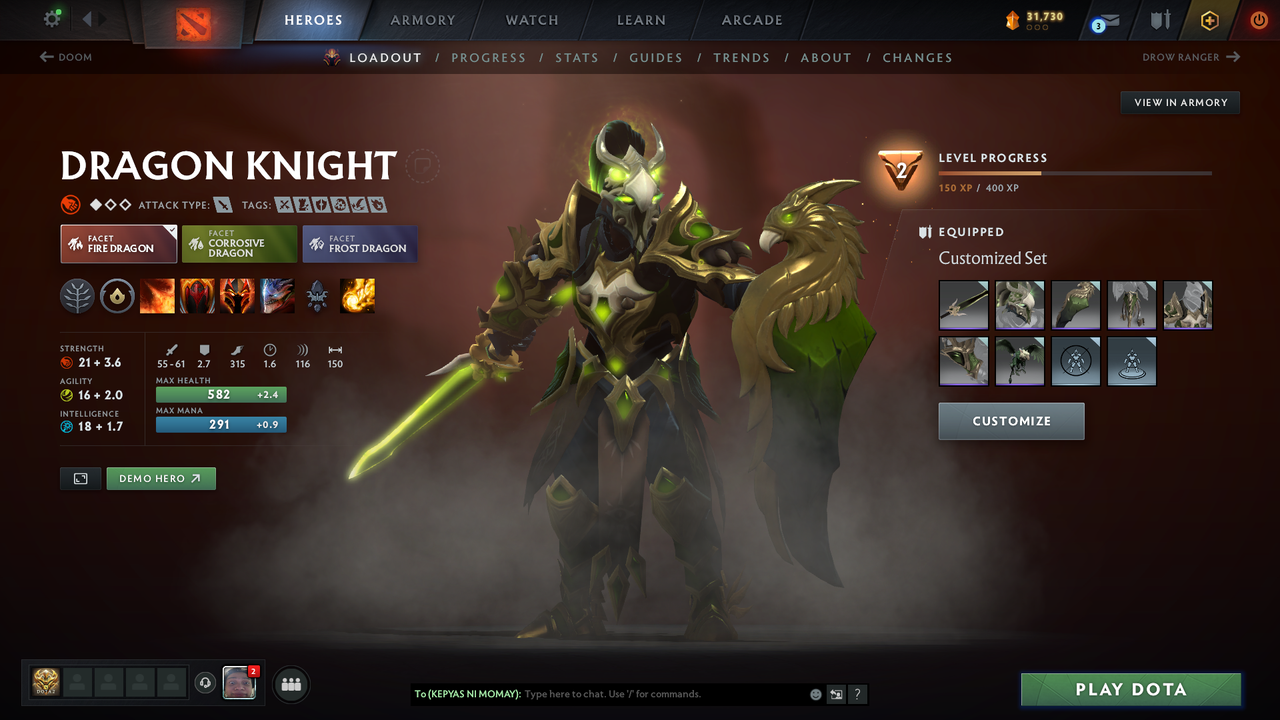Image resolution: width=1280 pixels, height=720 pixels.
Task: Click the CUSTOMIZE button
Action: pos(1011,420)
